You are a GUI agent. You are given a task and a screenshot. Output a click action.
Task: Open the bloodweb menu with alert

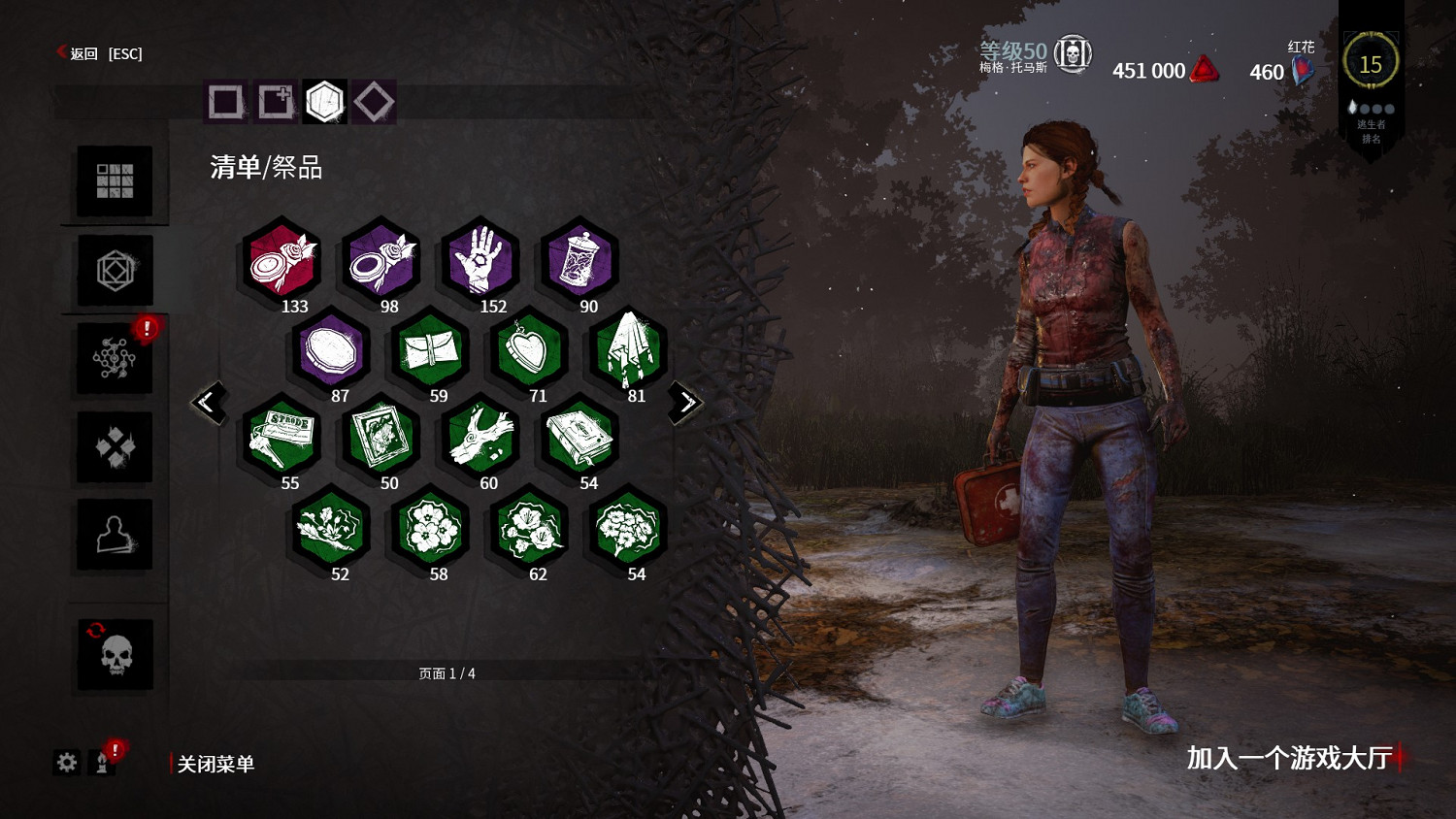click(x=115, y=358)
